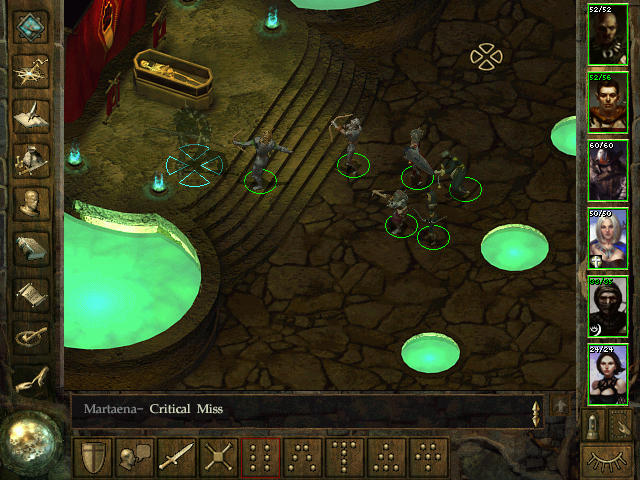
Task: Open the character record with the bust icon
Action: click(31, 204)
